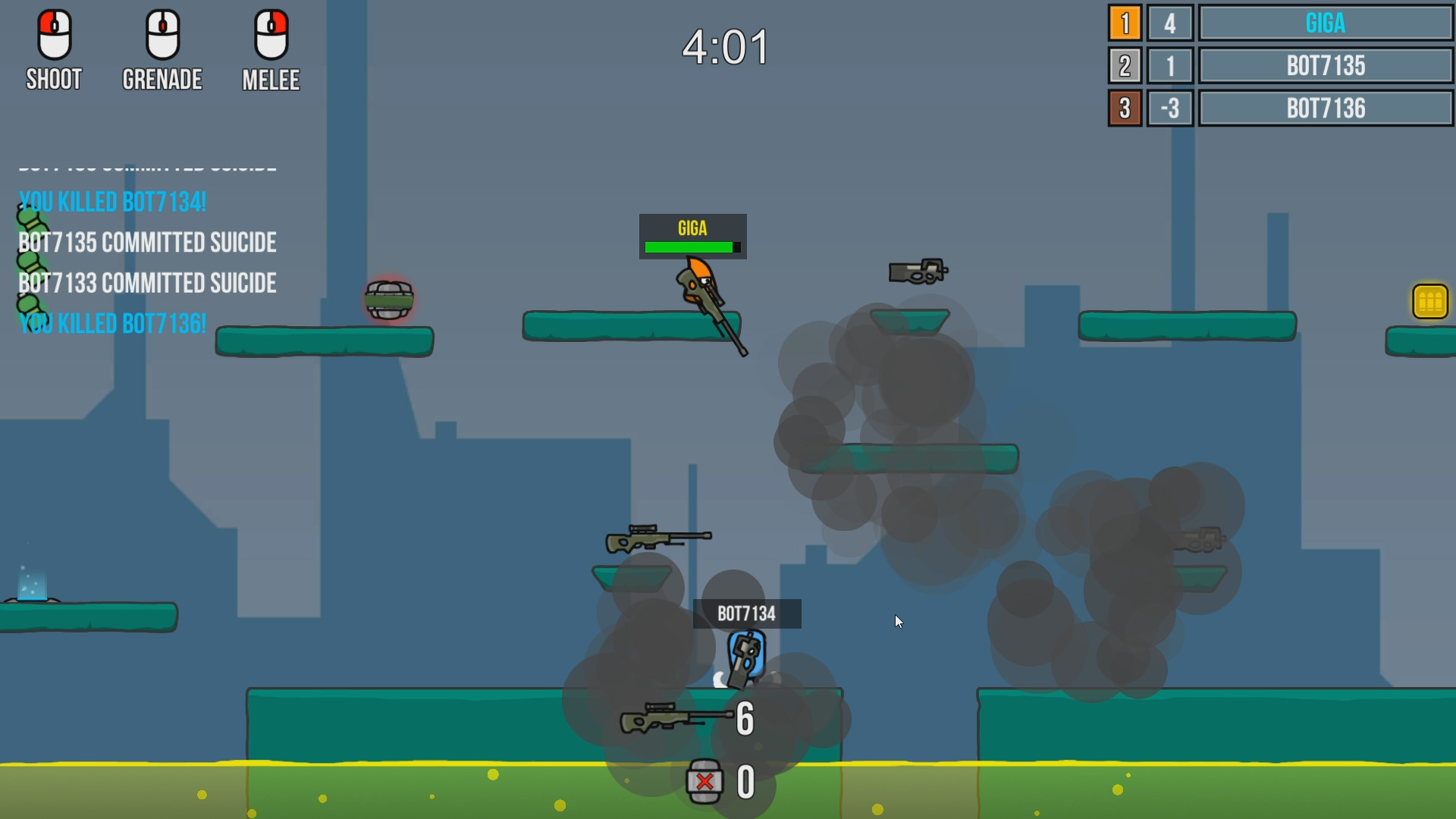Click the rank 3 badge beside BOT7136
This screenshot has height=819, width=1456.
point(1125,108)
